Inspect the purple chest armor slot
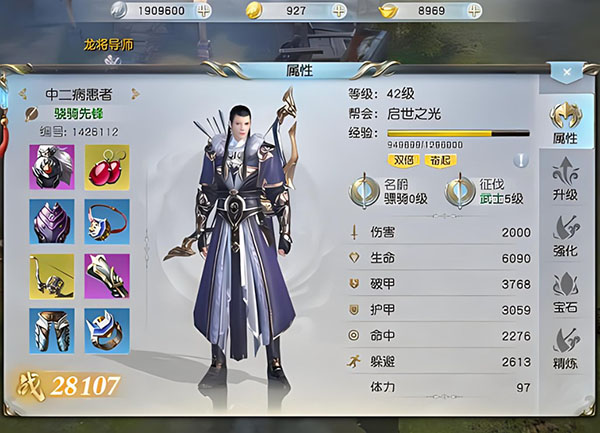Viewport: 600px width, 433px height. [52, 222]
